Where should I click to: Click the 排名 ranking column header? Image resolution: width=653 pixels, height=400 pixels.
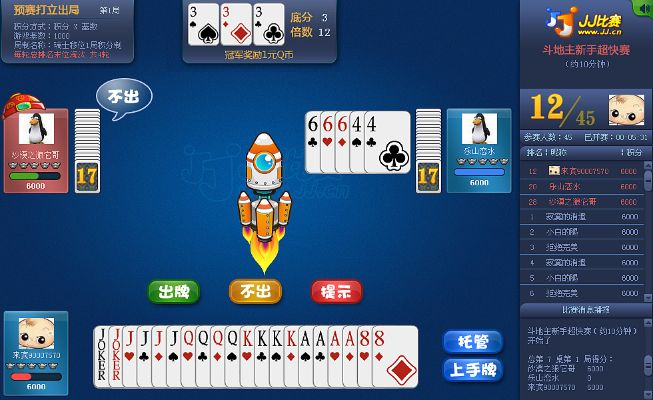click(x=539, y=152)
